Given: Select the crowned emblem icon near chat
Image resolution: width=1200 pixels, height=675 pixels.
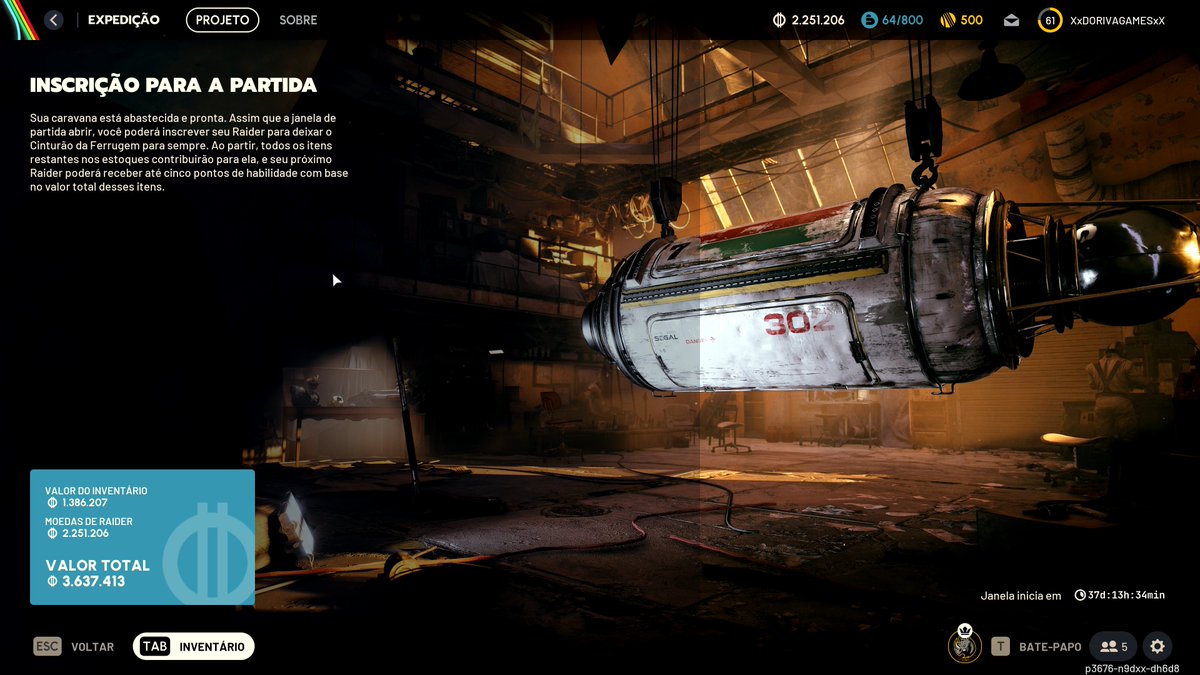Looking at the screenshot, I should coord(964,645).
